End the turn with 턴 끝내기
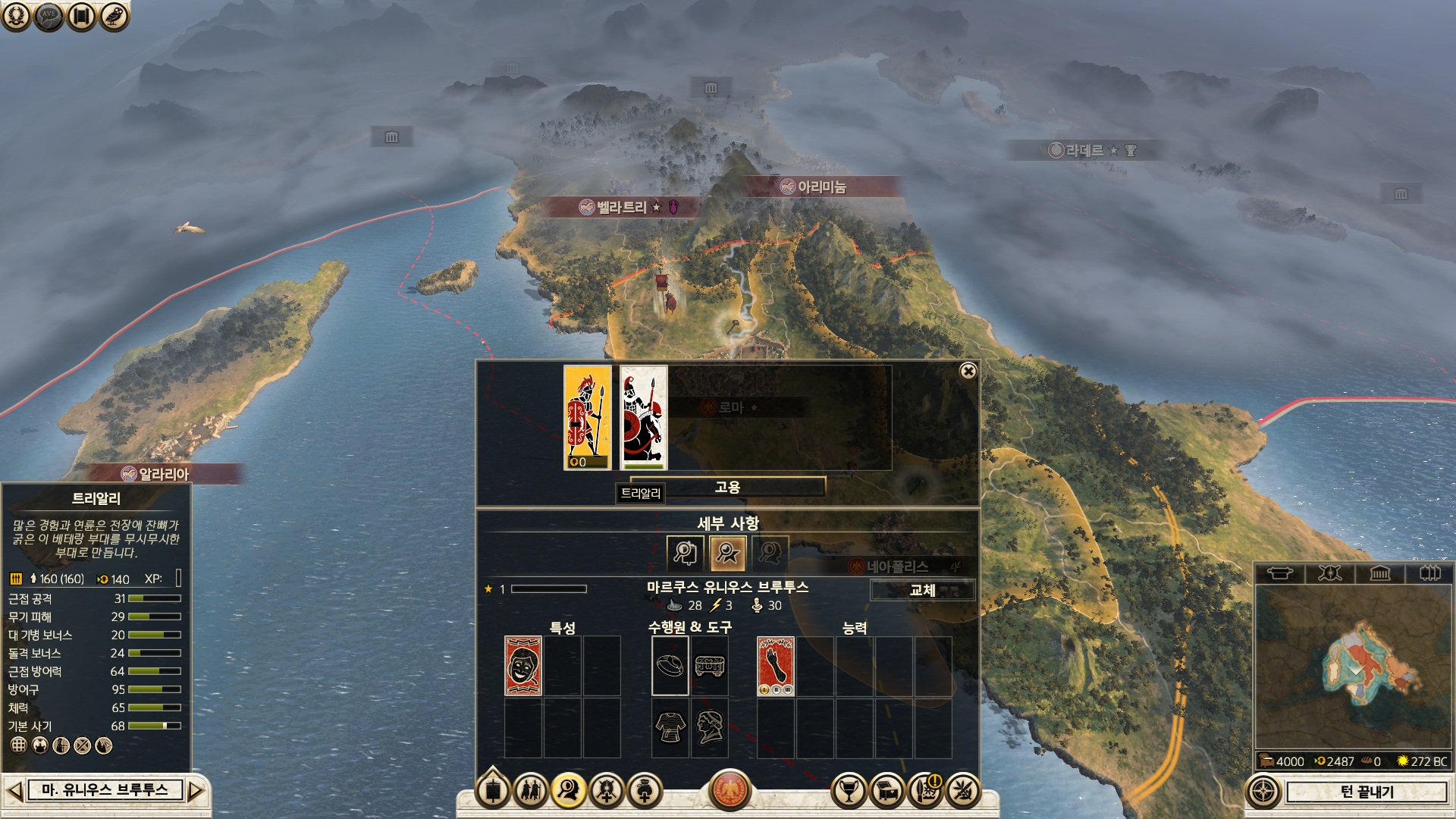The height and width of the screenshot is (819, 1456). coord(1367,792)
